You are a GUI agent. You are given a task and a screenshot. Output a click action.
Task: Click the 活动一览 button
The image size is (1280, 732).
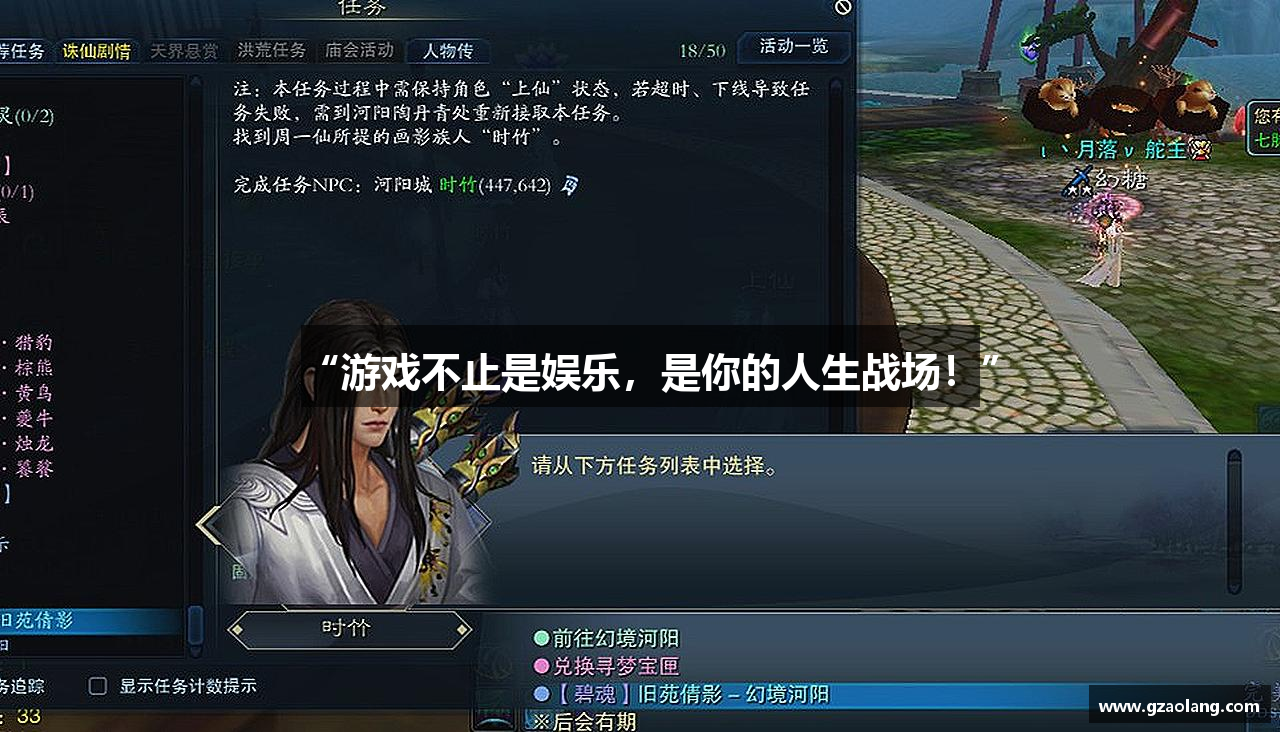(793, 47)
